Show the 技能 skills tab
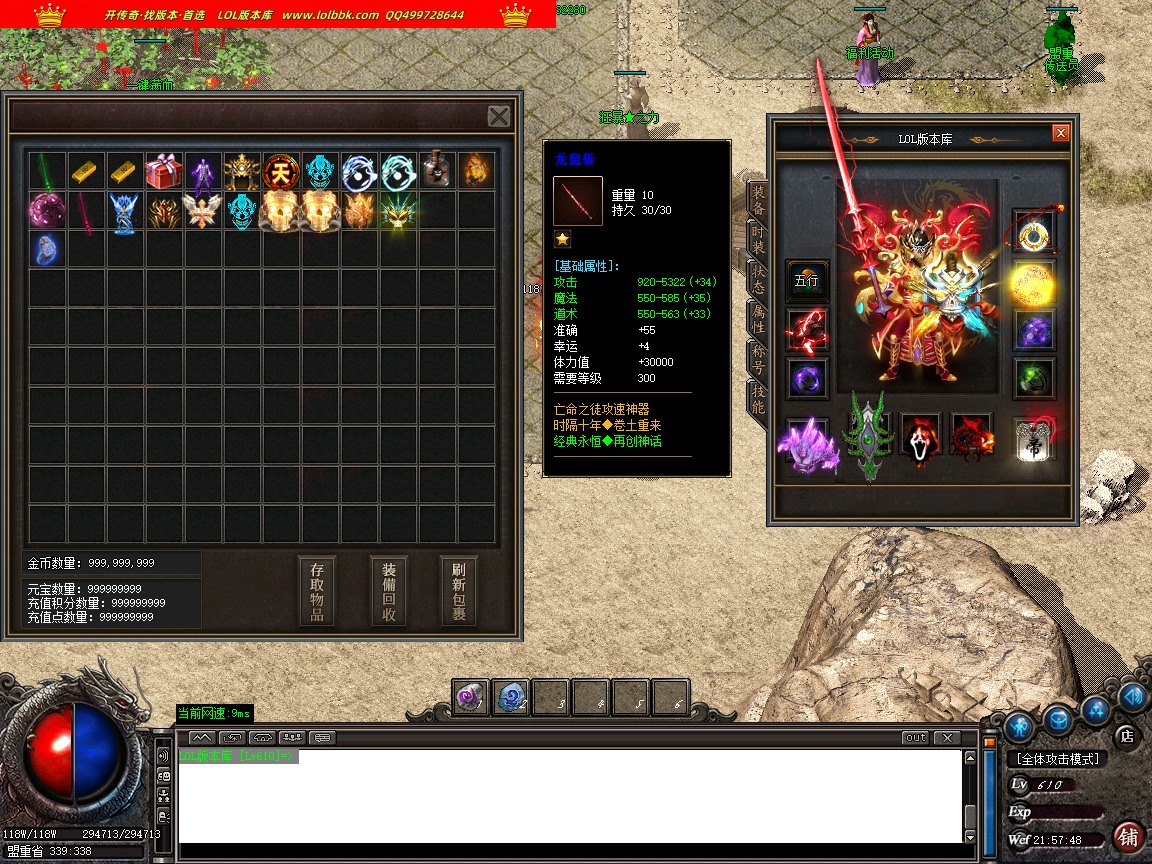Image resolution: width=1152 pixels, height=864 pixels. 759,399
